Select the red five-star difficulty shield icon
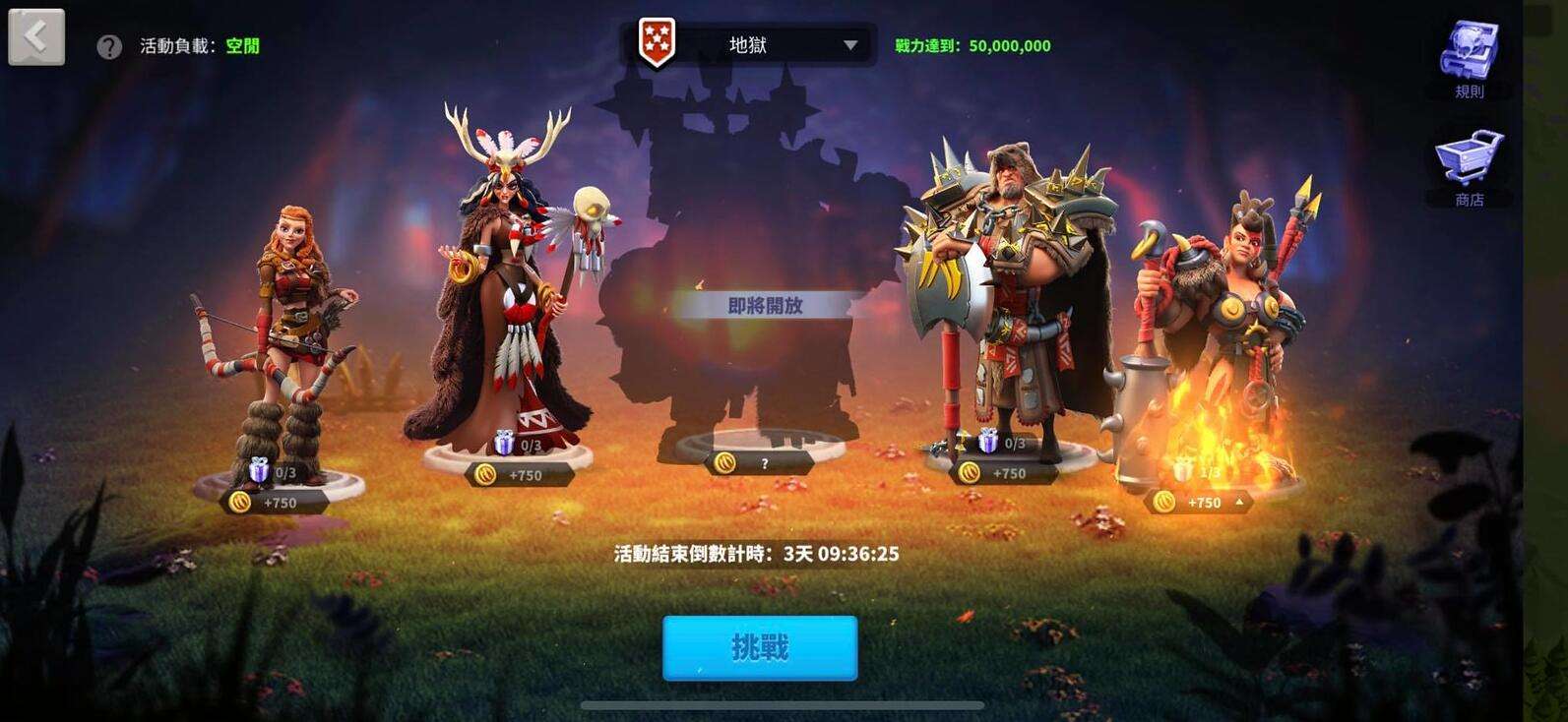 (655, 43)
